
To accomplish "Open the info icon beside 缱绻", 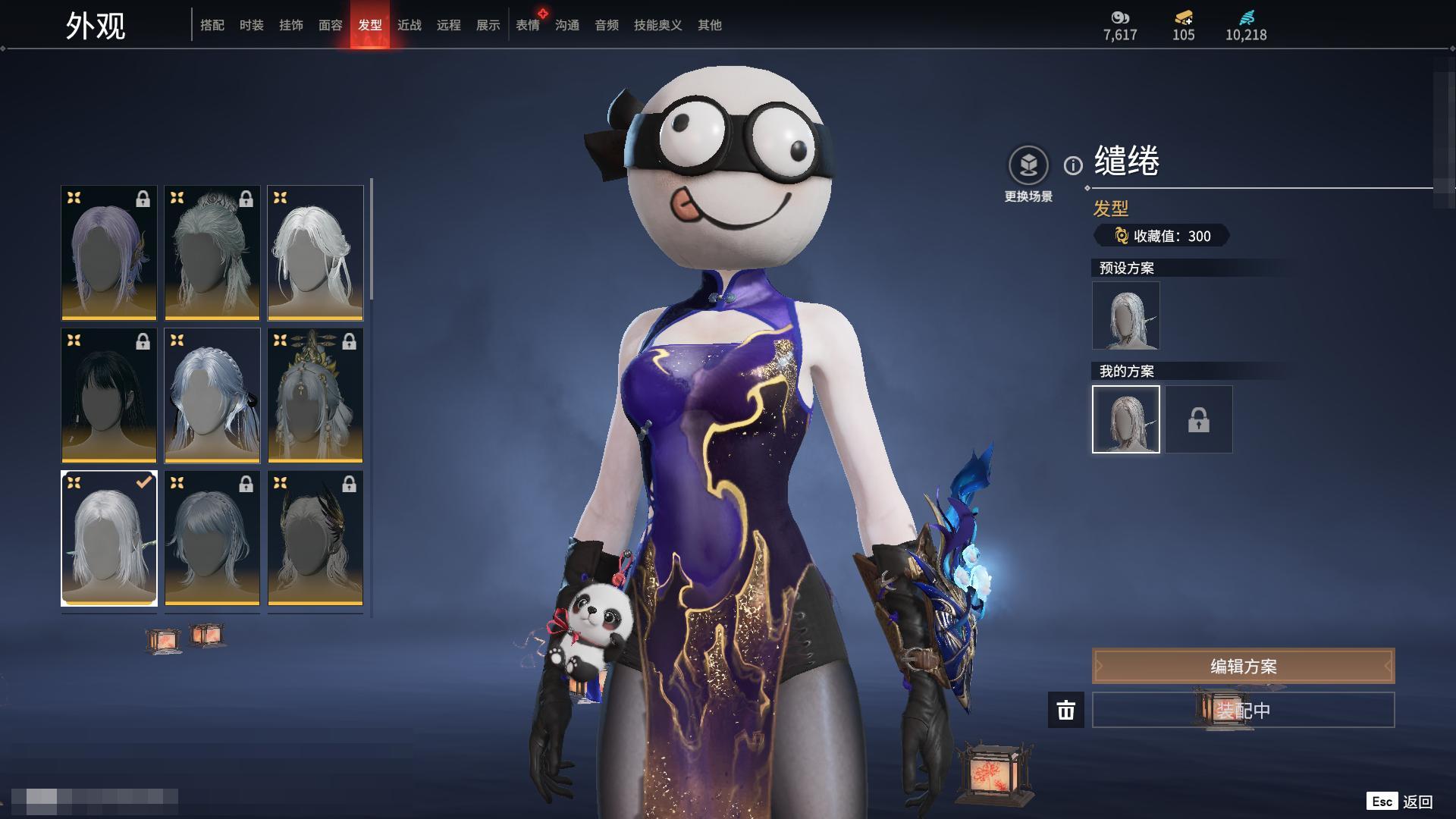I will 1073,165.
